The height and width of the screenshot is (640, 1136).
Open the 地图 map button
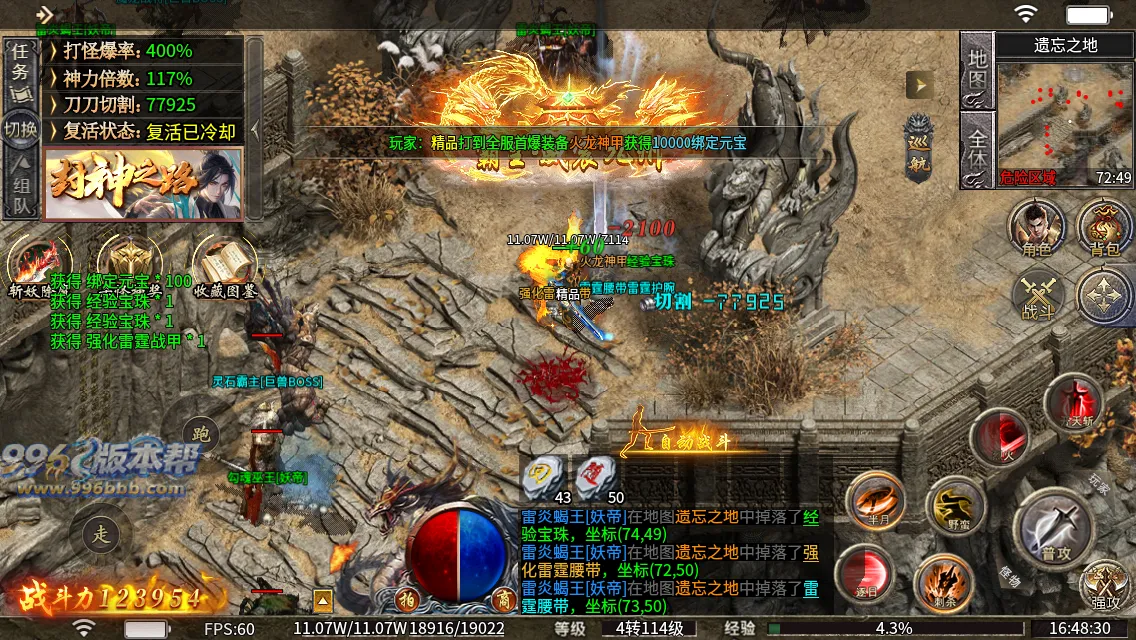coord(976,68)
